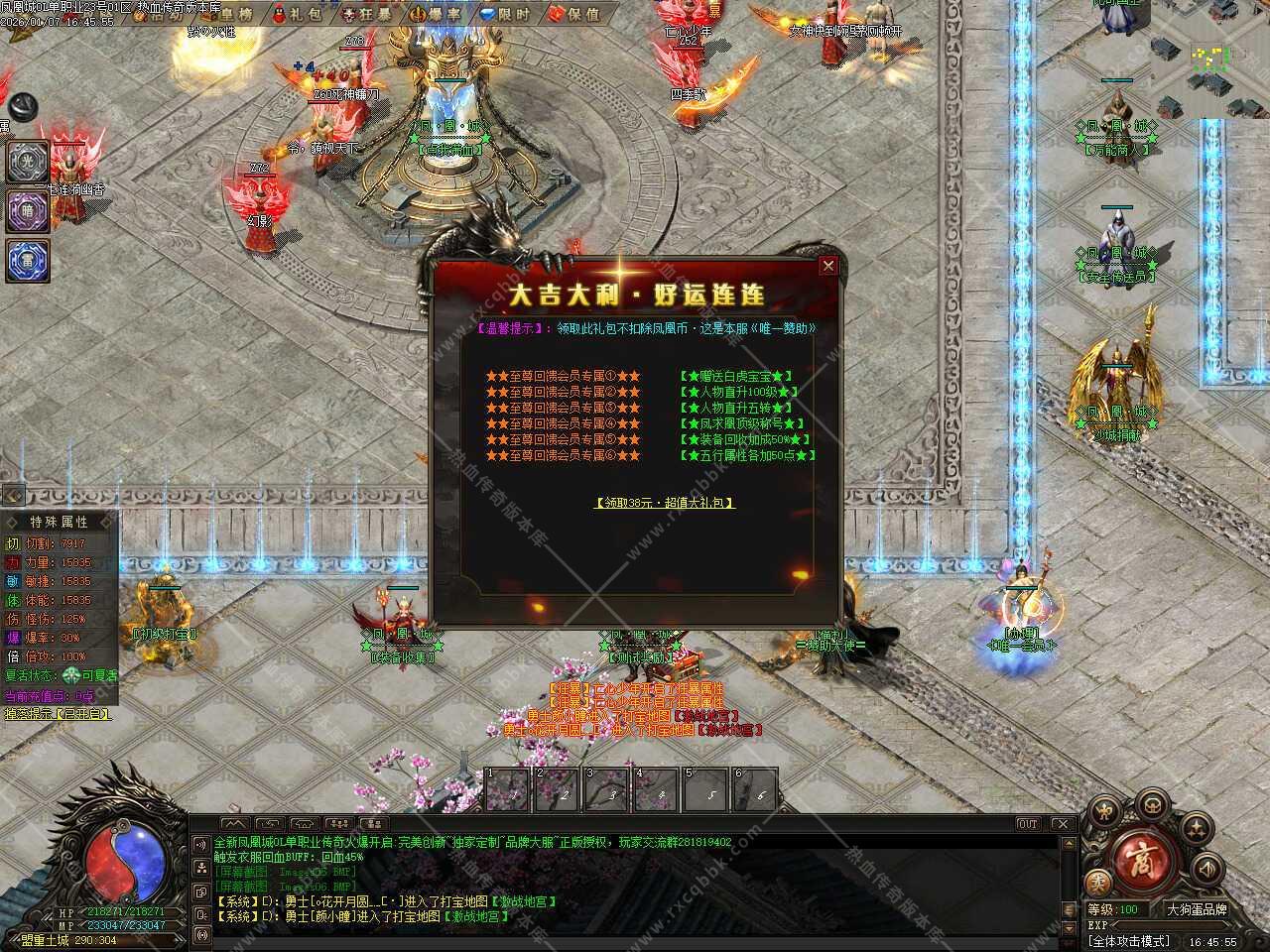The image size is (1270, 952).
Task: Click the 可复活 revive status icon
Action: point(72,674)
